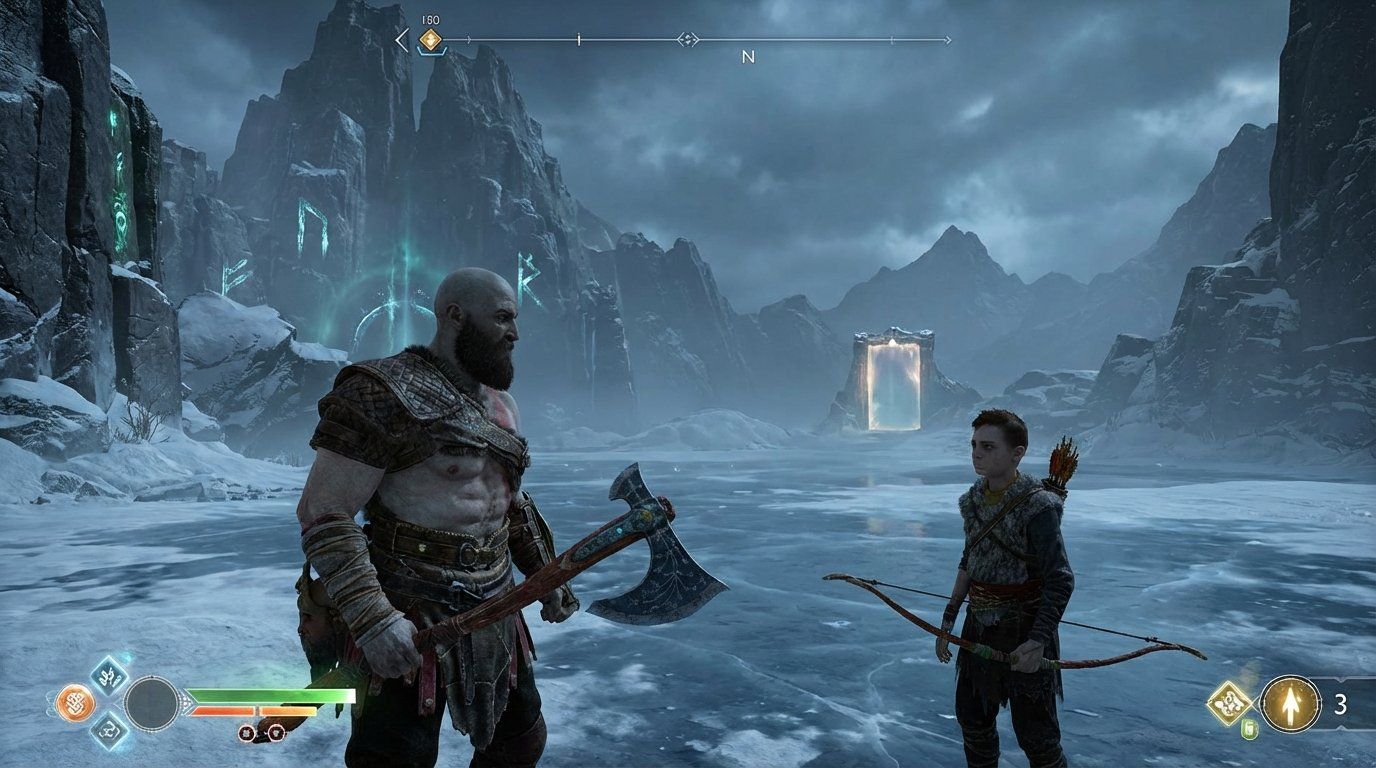The height and width of the screenshot is (768, 1376).
Task: Select the green resource badge labeled 6
Action: 1250,728
